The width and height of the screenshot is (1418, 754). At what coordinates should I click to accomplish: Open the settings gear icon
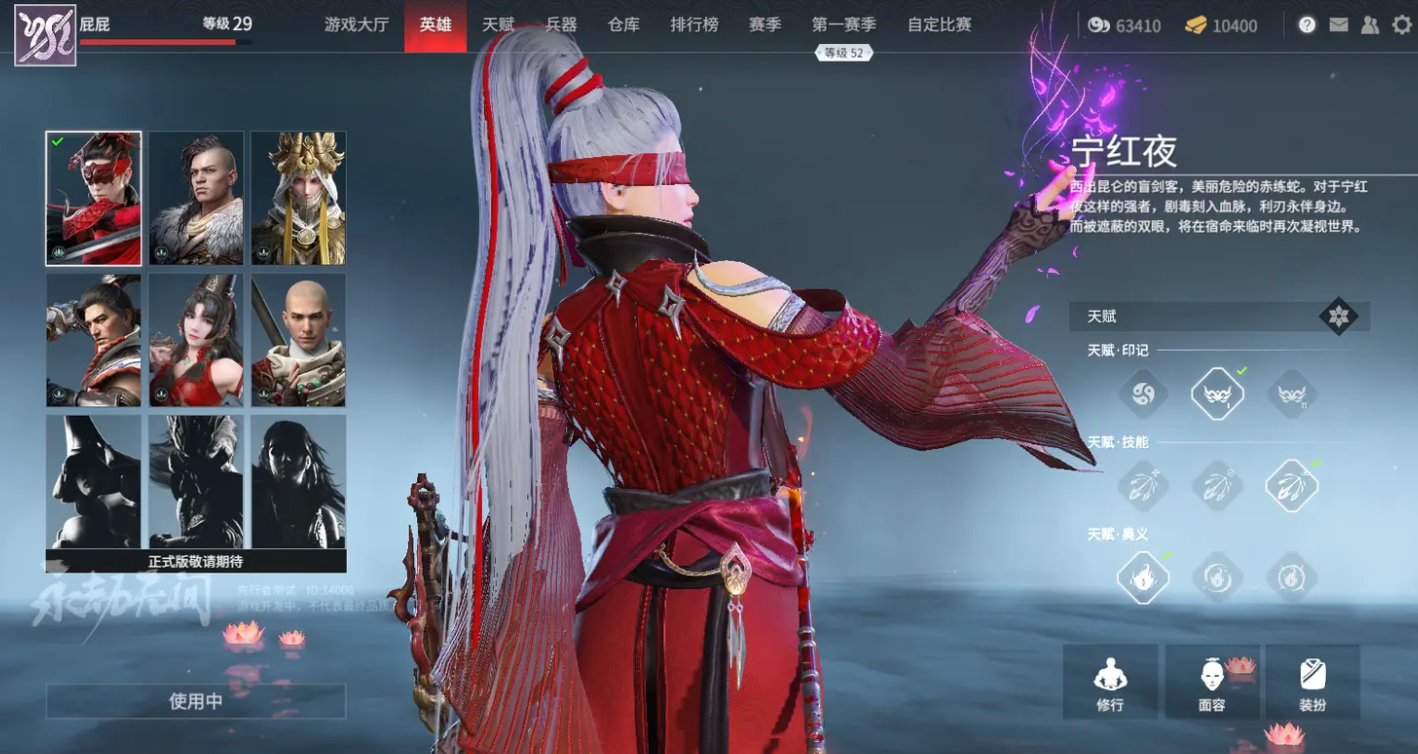[1402, 25]
